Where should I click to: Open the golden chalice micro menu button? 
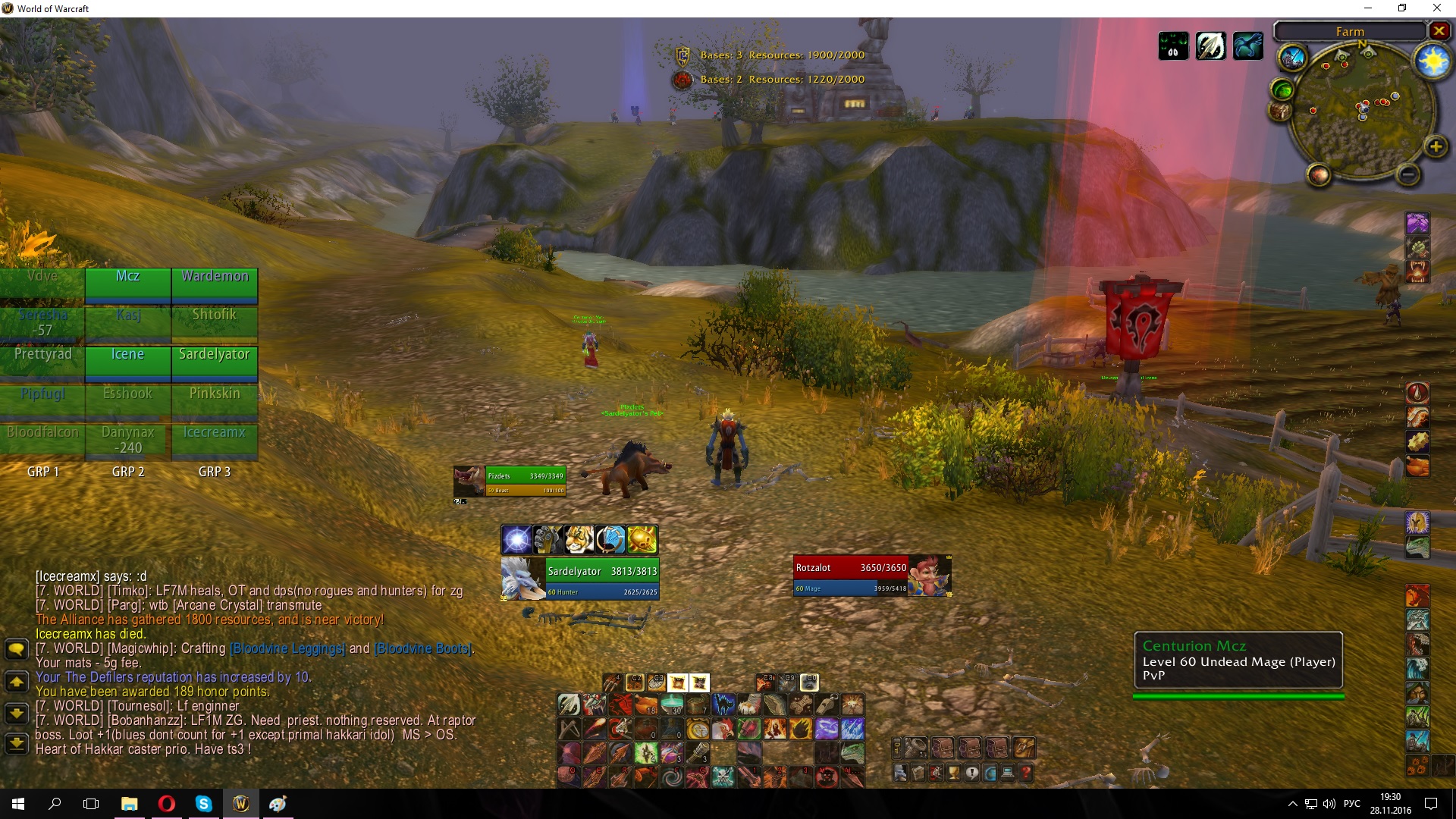[x=953, y=773]
